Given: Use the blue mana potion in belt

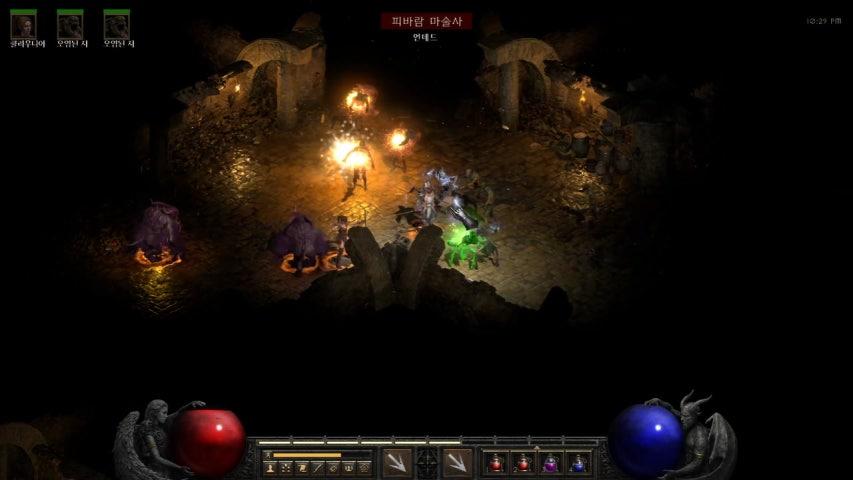Looking at the screenshot, I should (x=578, y=463).
